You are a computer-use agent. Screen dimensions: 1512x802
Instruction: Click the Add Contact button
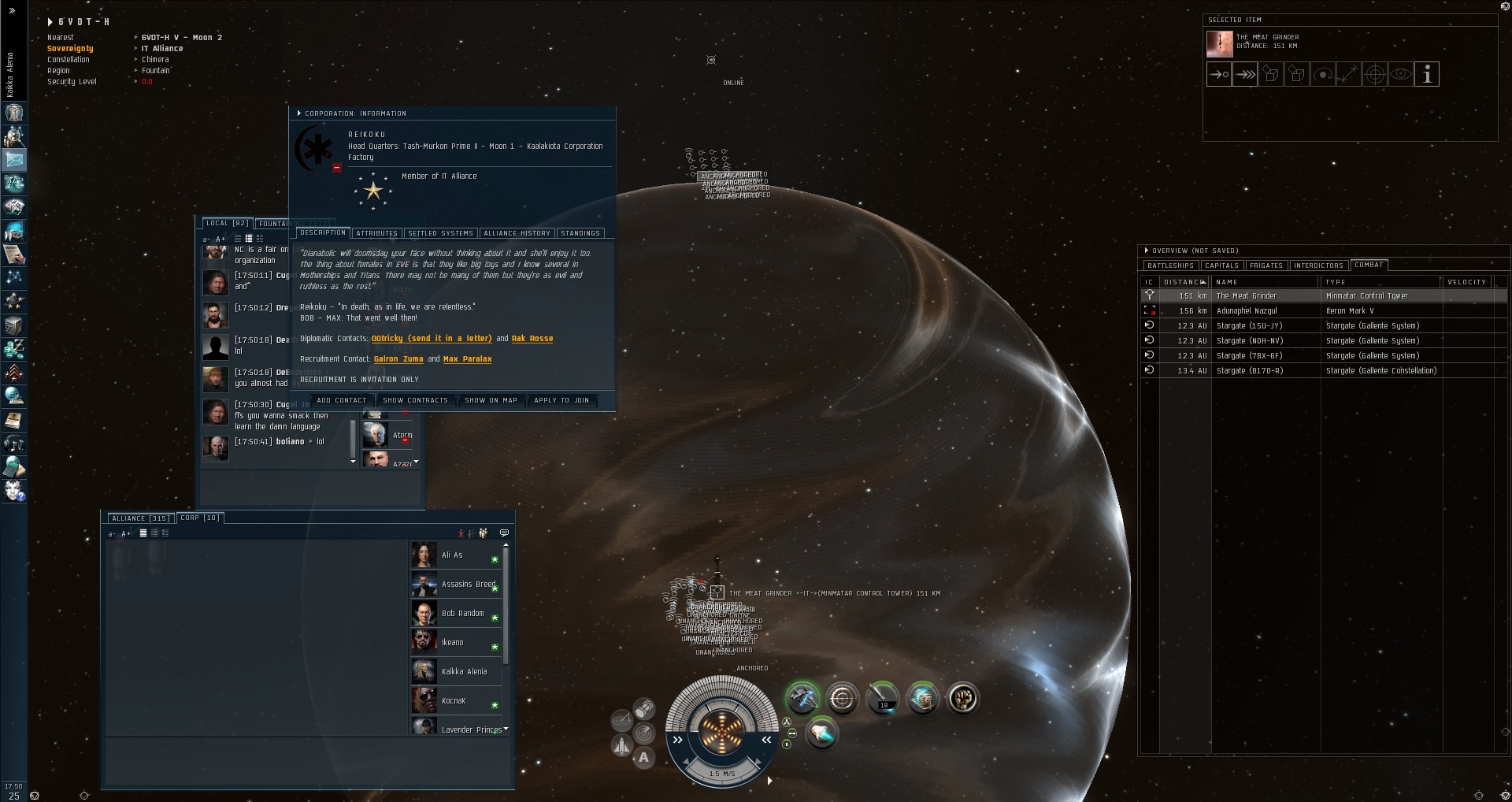point(341,400)
